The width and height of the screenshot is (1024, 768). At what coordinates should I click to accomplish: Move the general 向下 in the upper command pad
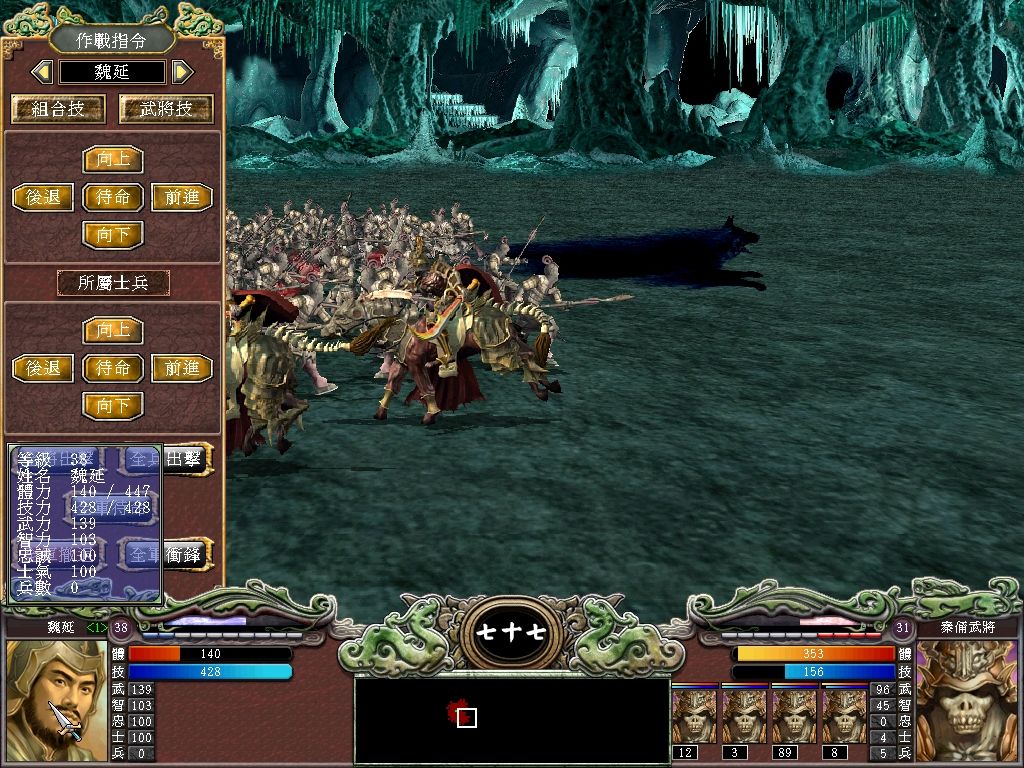pyautogui.click(x=113, y=235)
